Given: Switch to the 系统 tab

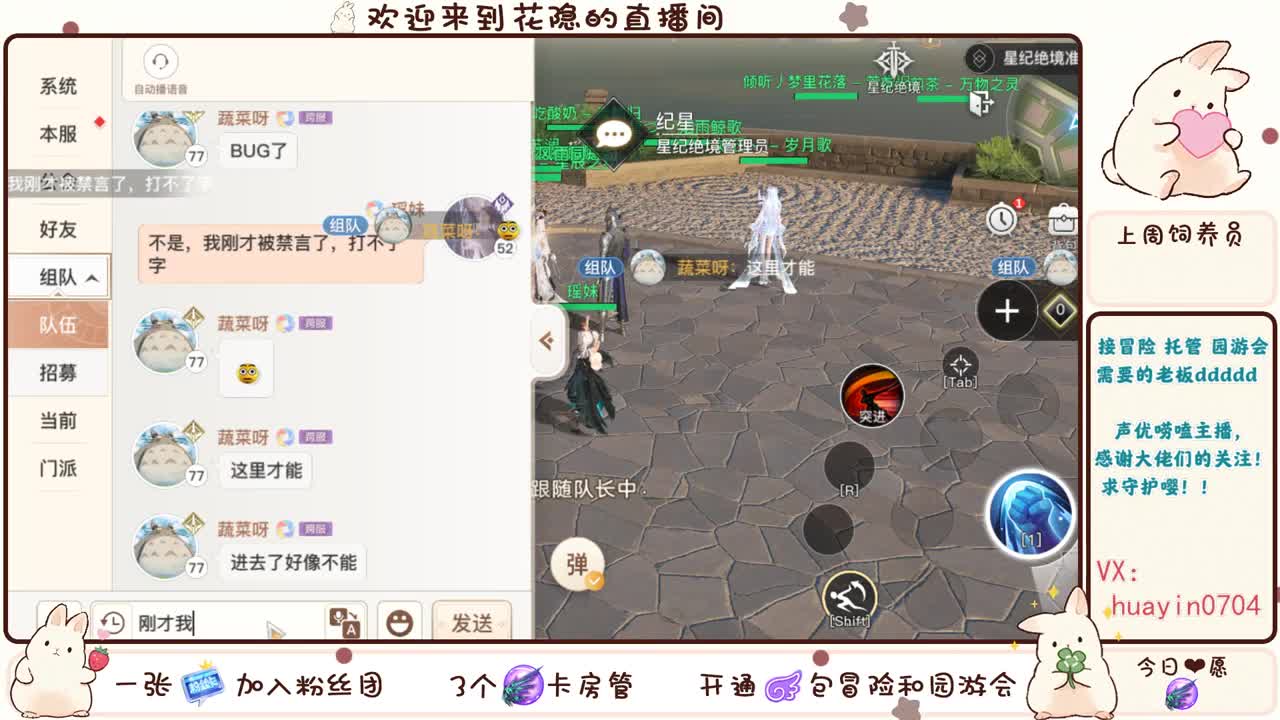Looking at the screenshot, I should (58, 87).
